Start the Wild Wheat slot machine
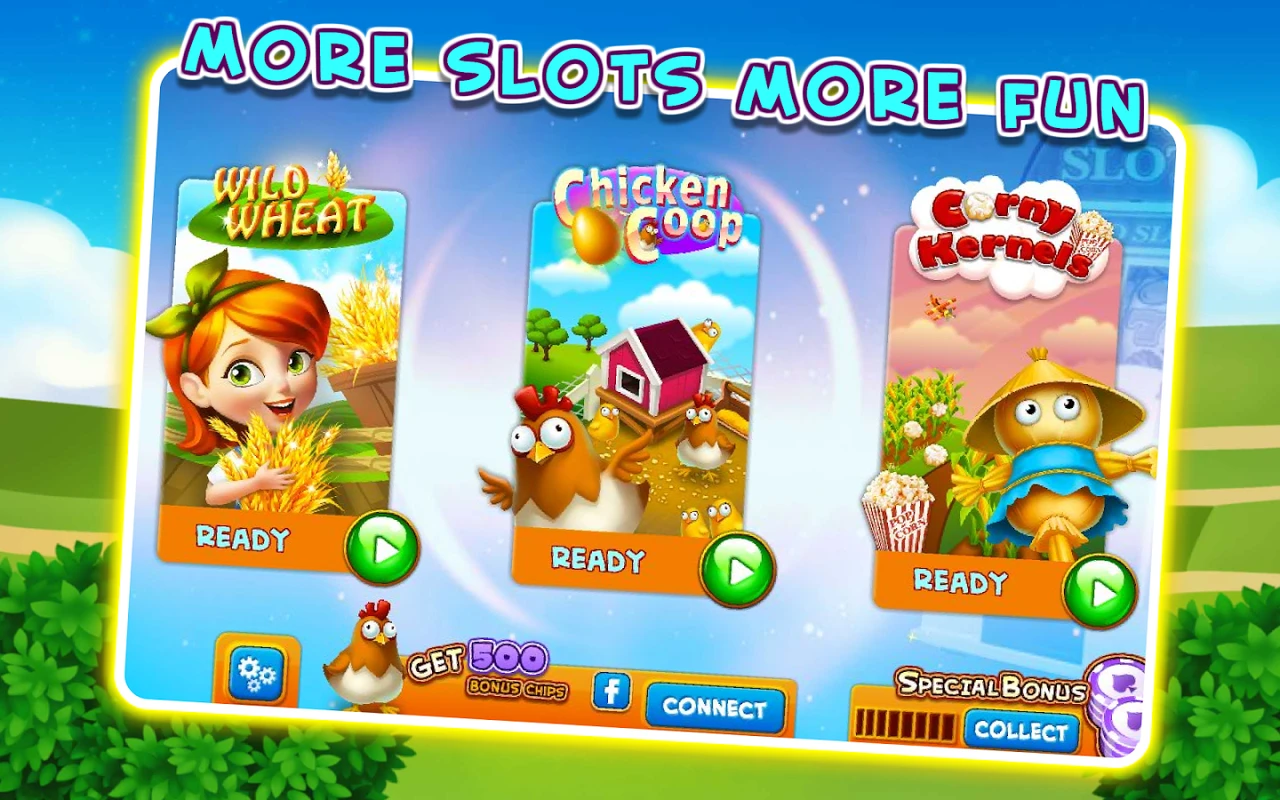 pyautogui.click(x=381, y=548)
